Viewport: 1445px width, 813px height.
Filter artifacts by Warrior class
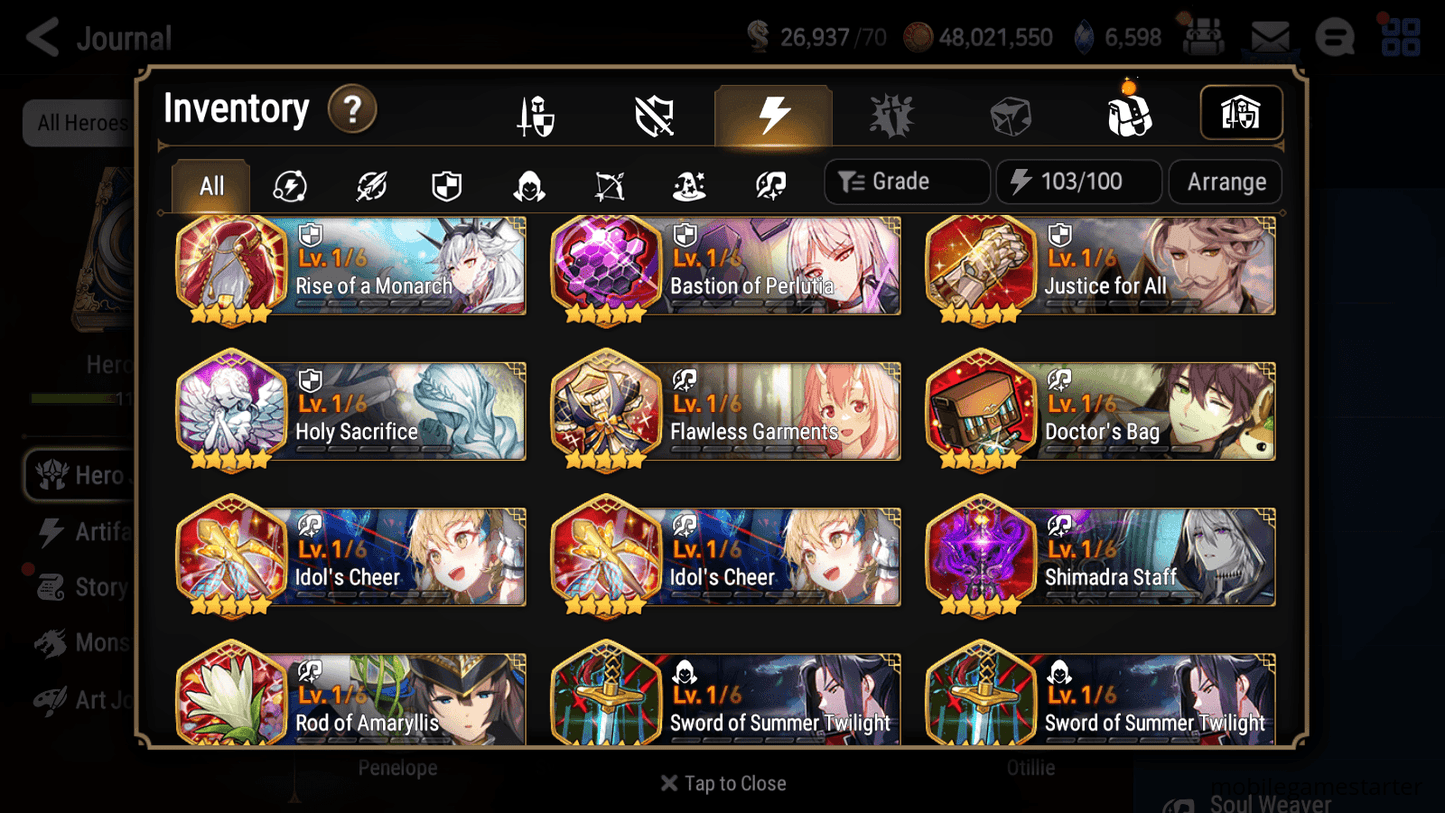point(369,182)
